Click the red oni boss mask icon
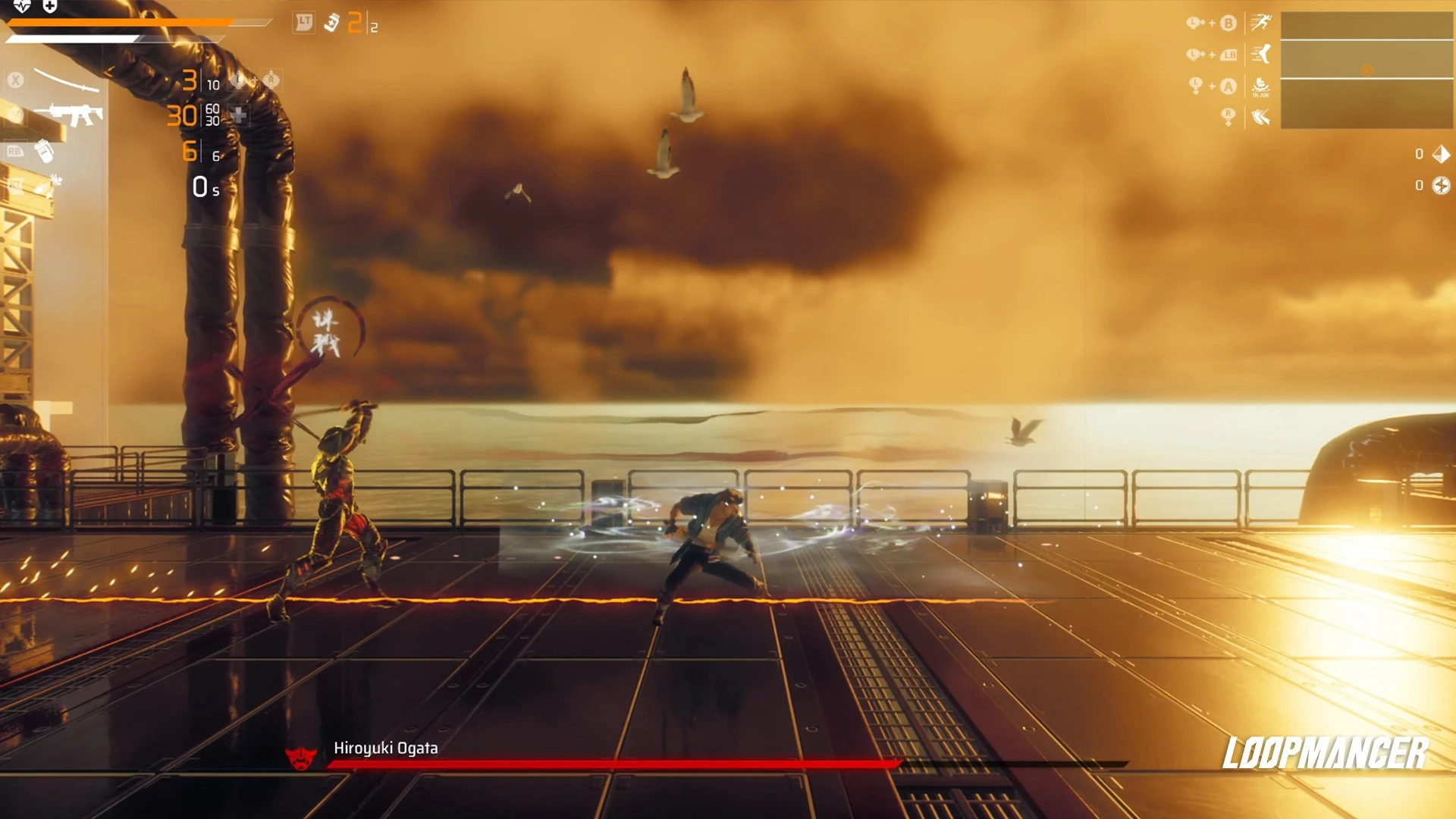Image resolution: width=1456 pixels, height=819 pixels. pos(301,757)
